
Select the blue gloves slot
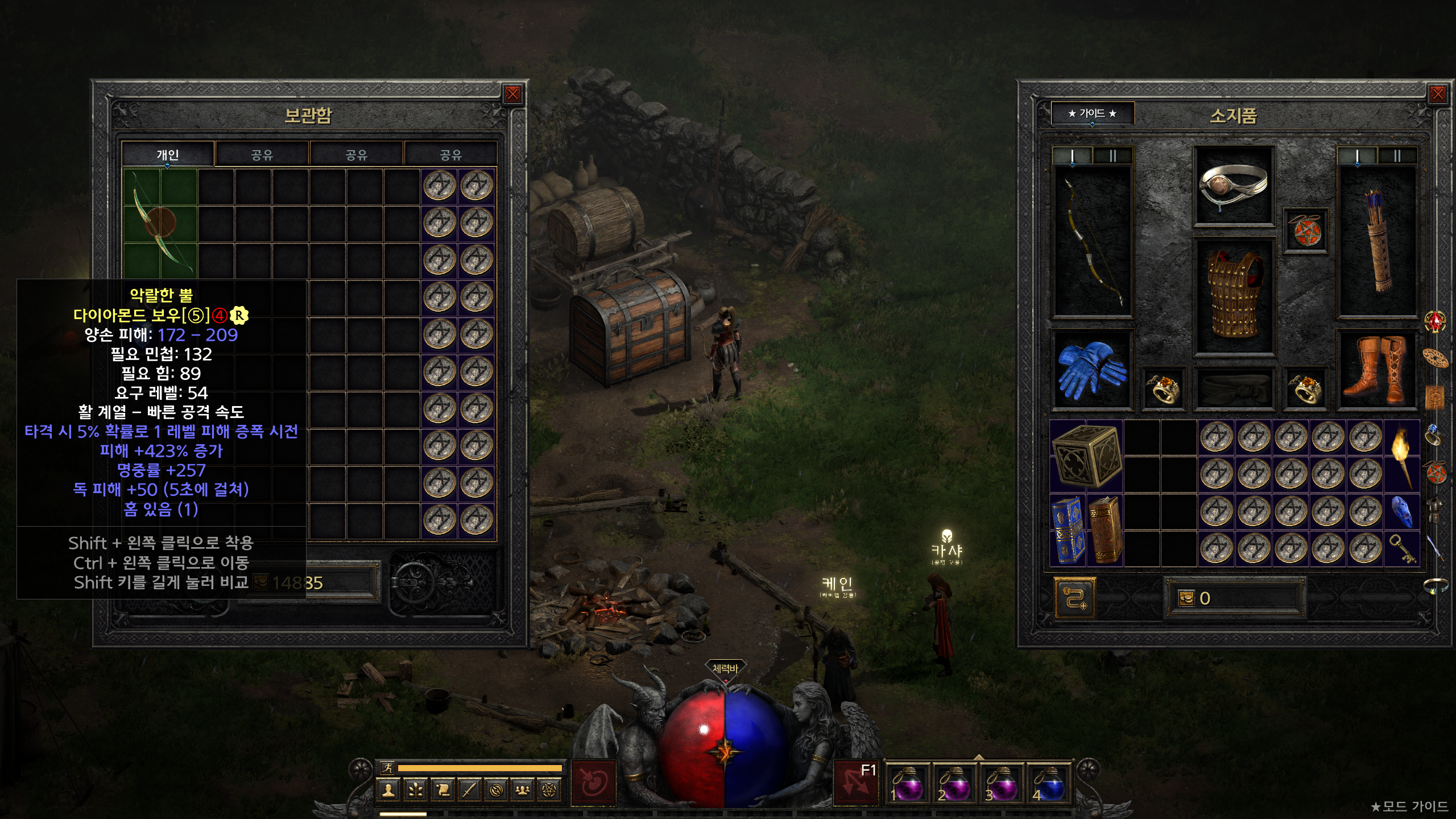(x=1091, y=370)
